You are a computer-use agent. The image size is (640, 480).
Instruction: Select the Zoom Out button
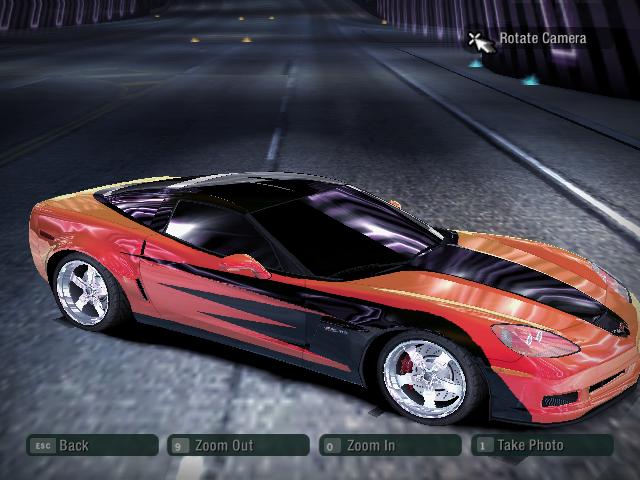pyautogui.click(x=239, y=445)
